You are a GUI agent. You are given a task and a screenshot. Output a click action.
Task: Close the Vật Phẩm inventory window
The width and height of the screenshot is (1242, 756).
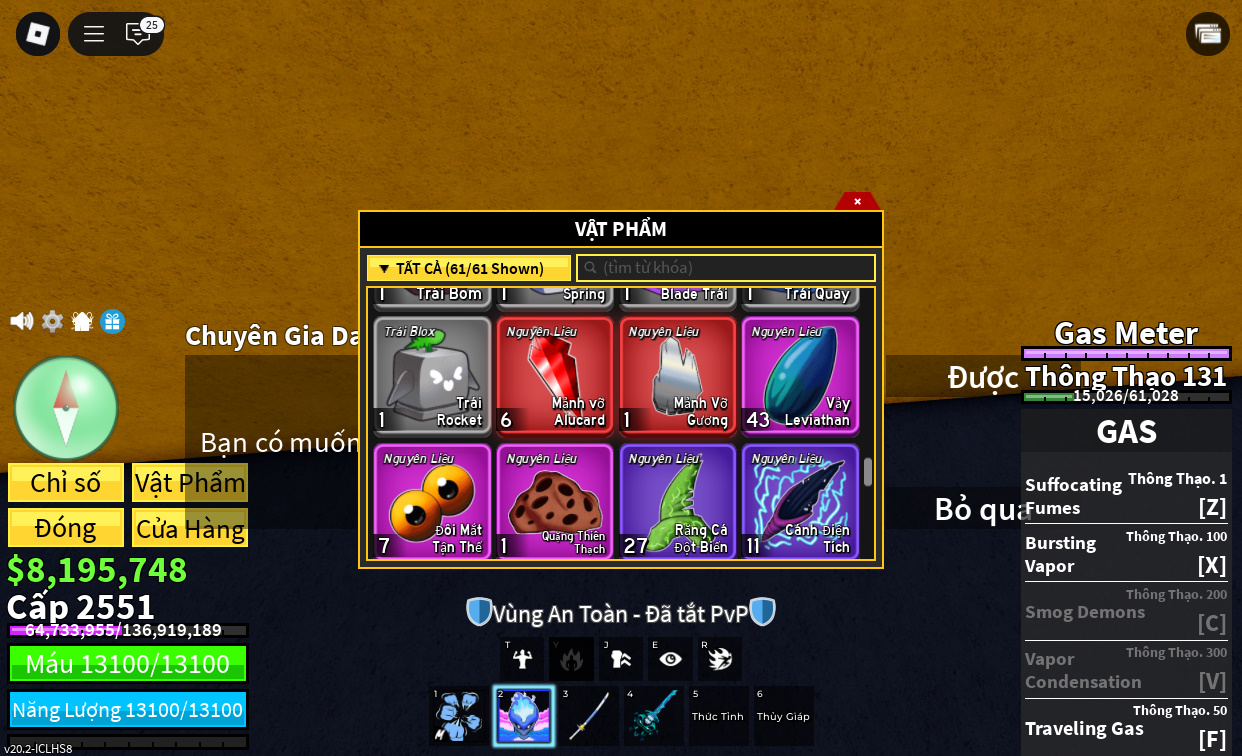(x=857, y=201)
